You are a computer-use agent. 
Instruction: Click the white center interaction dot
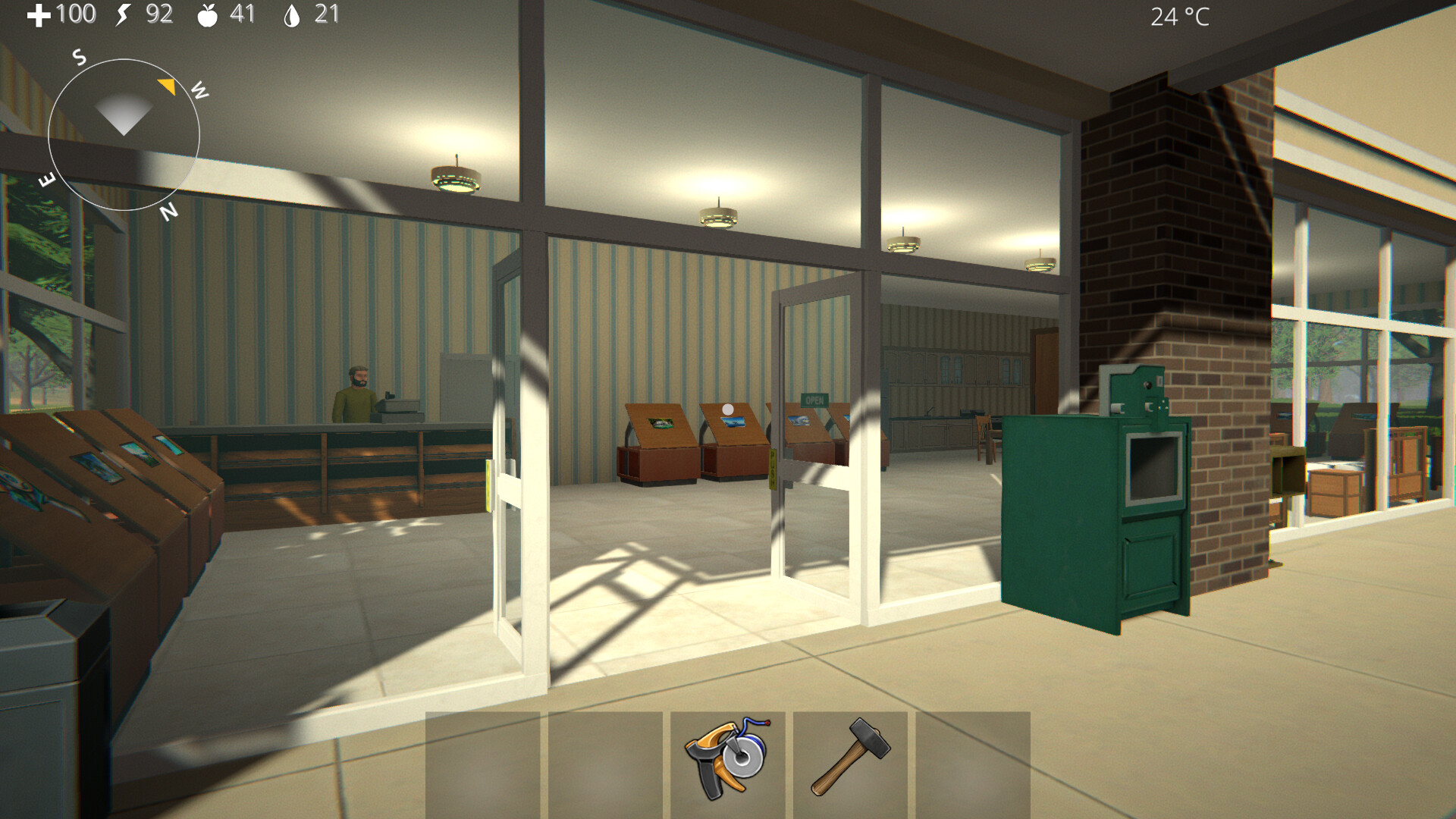tap(727, 408)
